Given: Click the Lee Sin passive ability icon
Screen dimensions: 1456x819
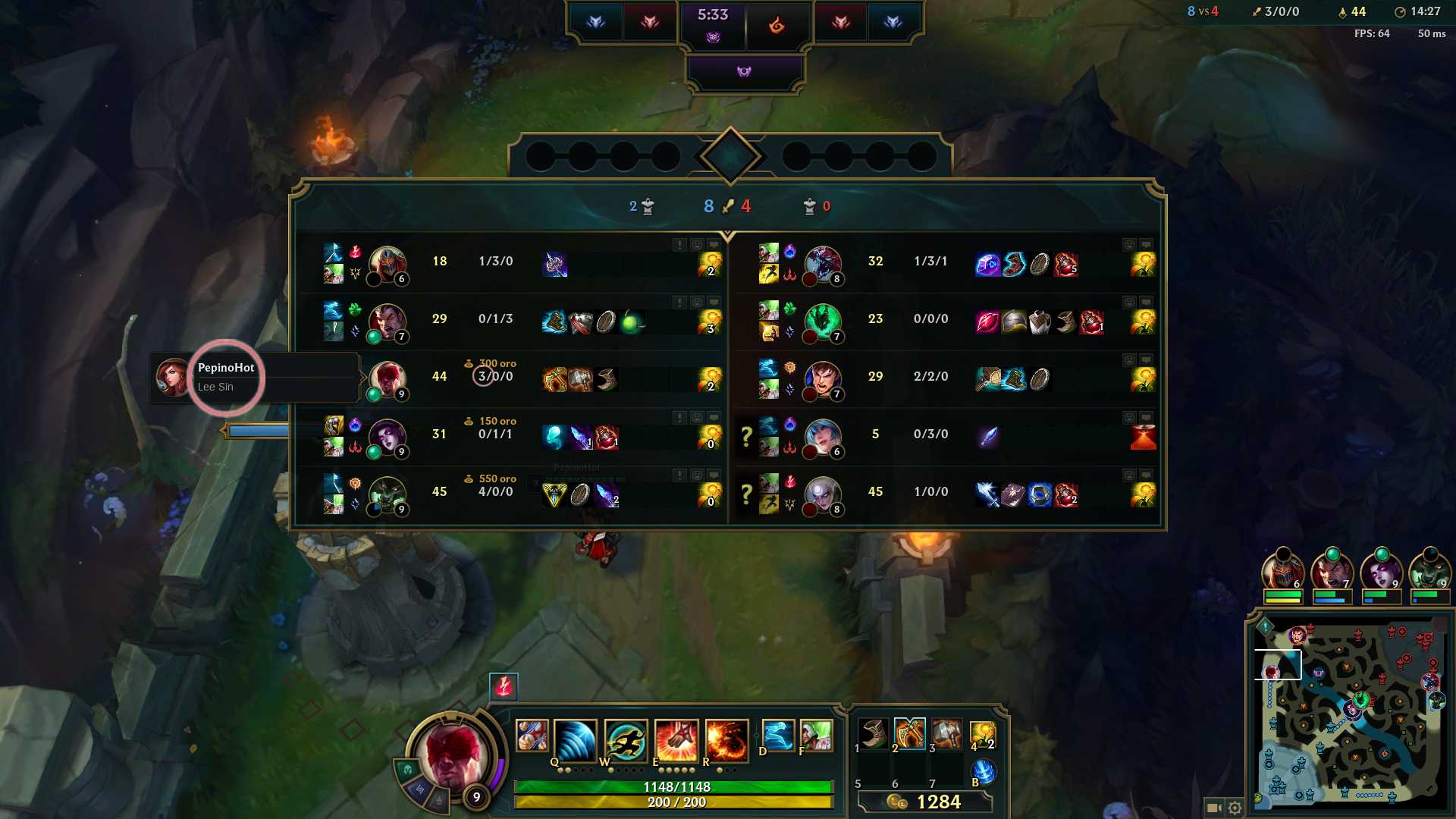Looking at the screenshot, I should [x=532, y=736].
